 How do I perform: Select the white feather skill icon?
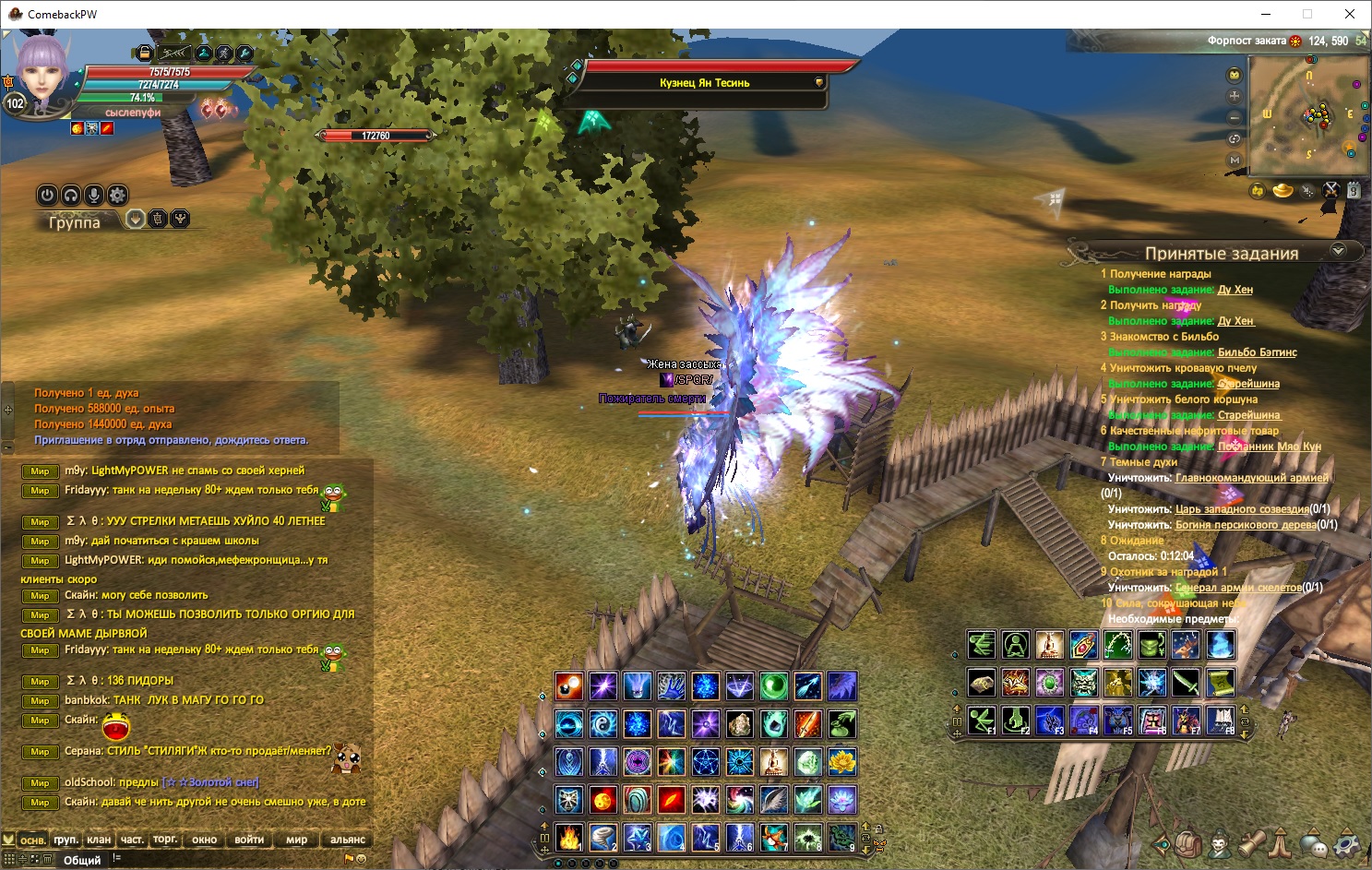point(773,799)
